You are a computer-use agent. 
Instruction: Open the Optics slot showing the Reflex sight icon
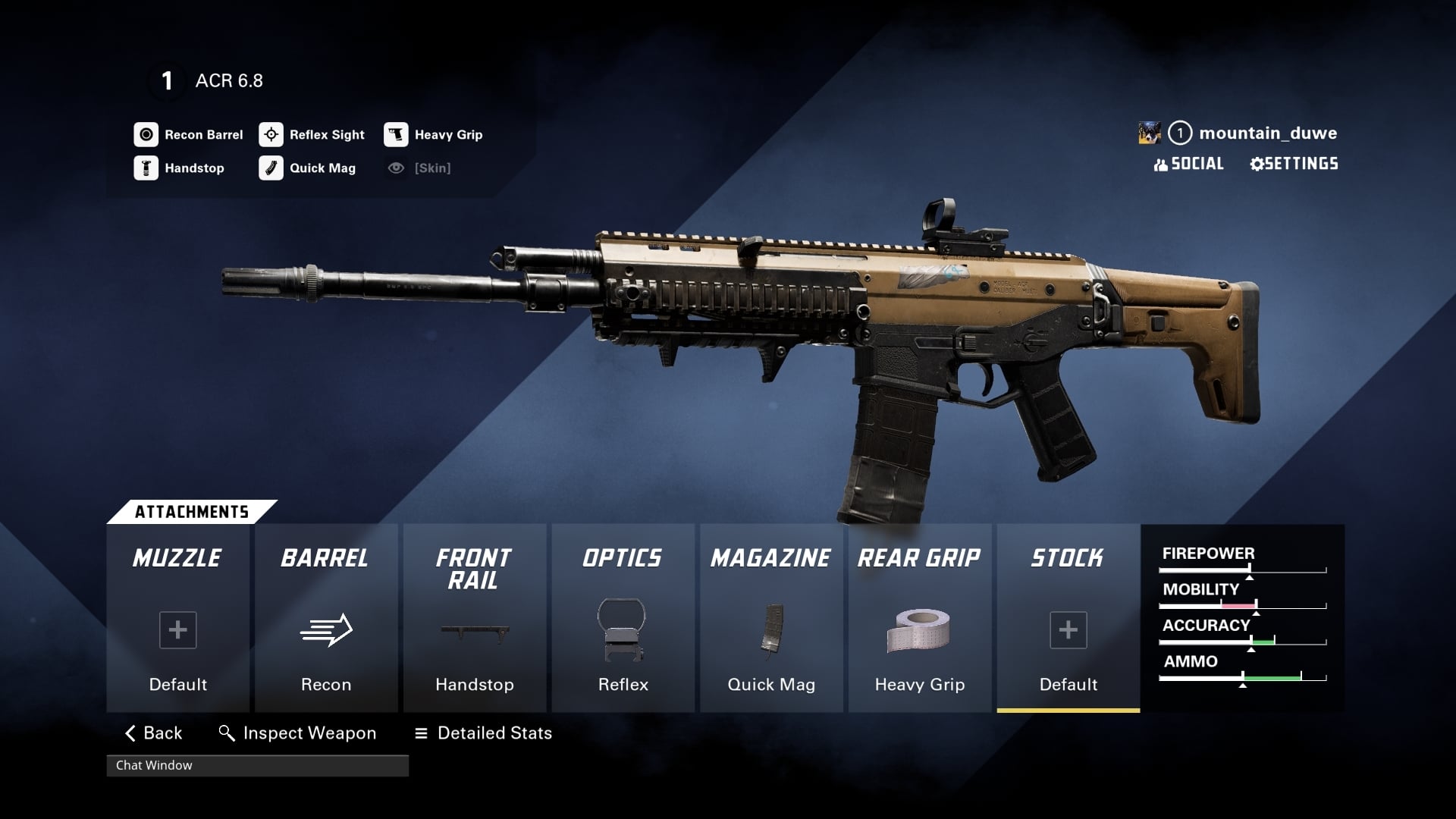pyautogui.click(x=622, y=631)
